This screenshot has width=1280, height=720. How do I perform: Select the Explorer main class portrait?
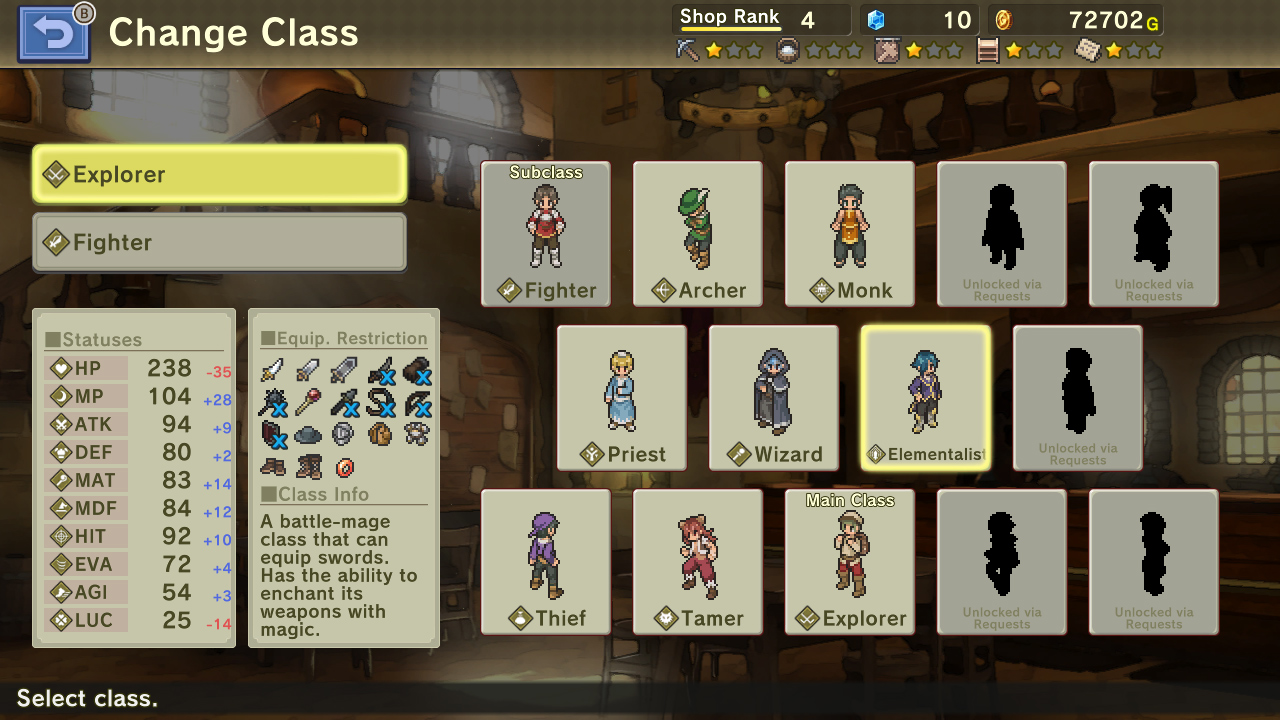[849, 561]
